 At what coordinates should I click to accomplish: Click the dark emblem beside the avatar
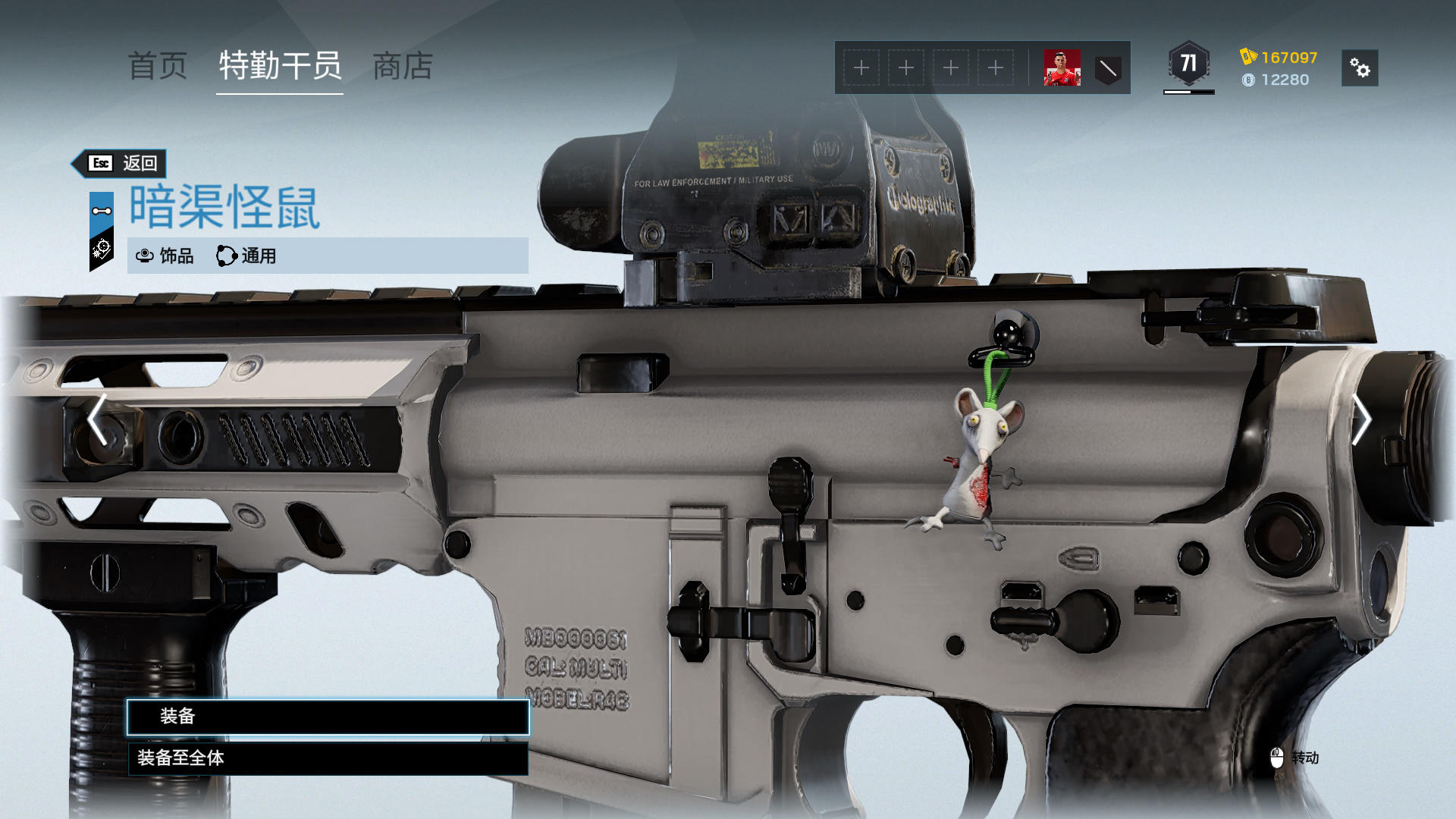tap(1108, 69)
